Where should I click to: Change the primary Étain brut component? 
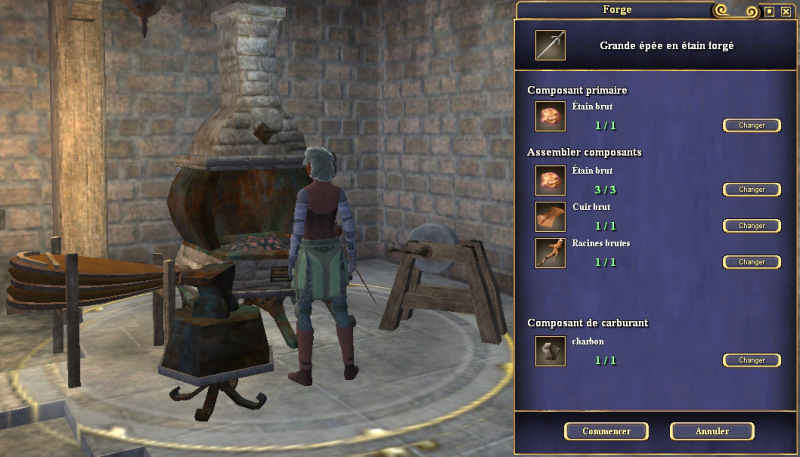[751, 125]
